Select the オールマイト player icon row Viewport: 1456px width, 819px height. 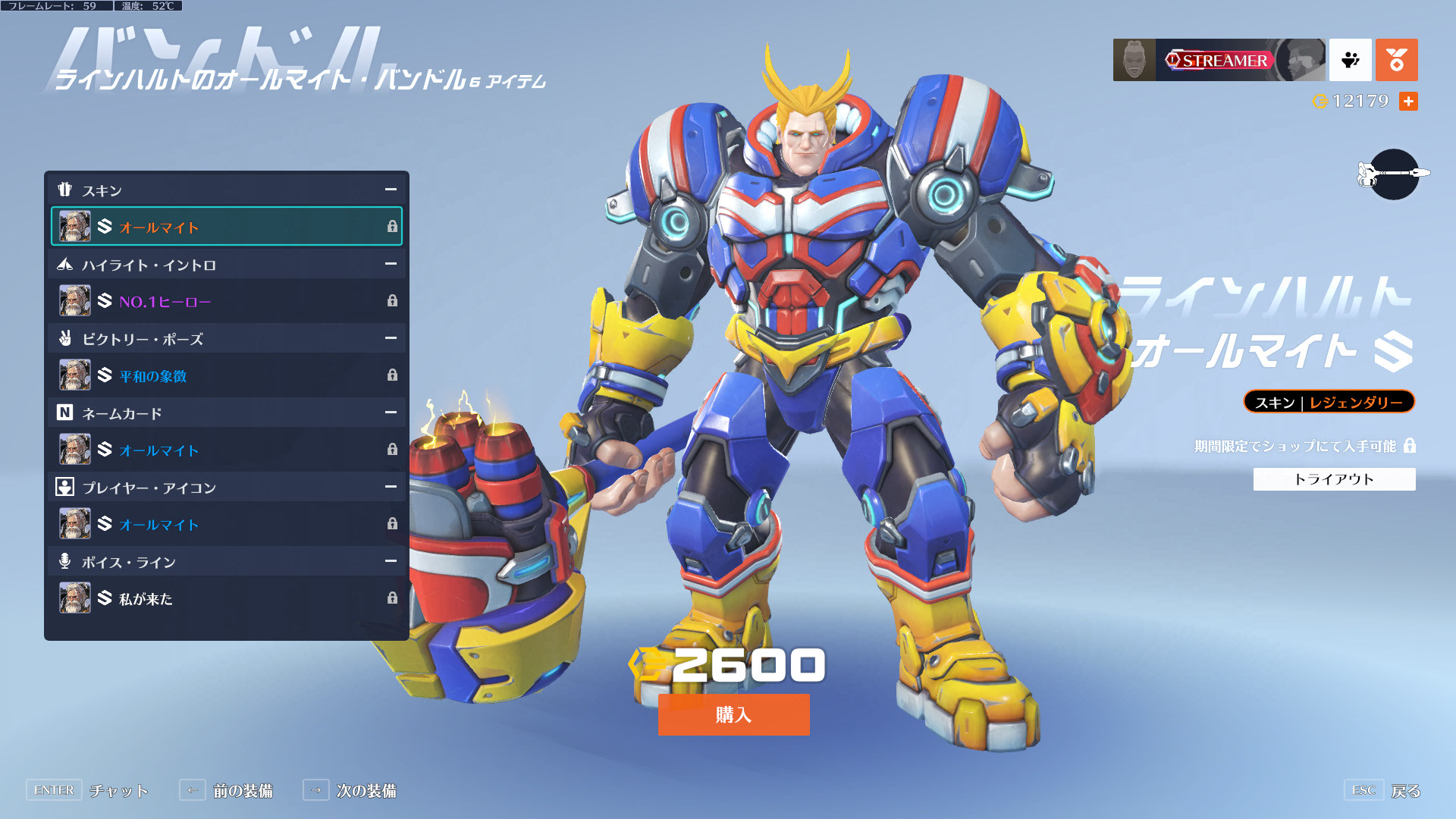pyautogui.click(x=226, y=524)
